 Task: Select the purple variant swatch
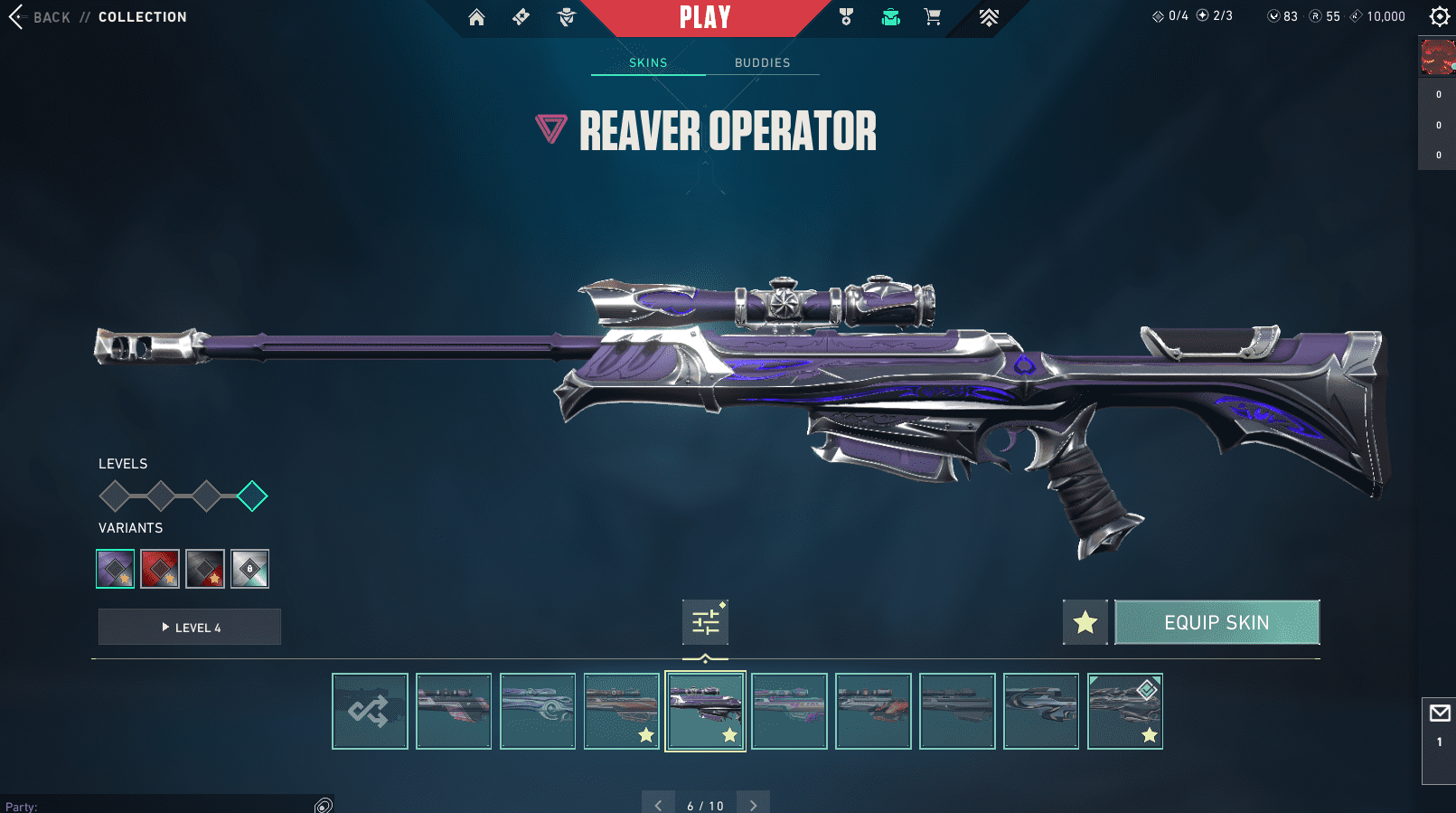pos(116,569)
